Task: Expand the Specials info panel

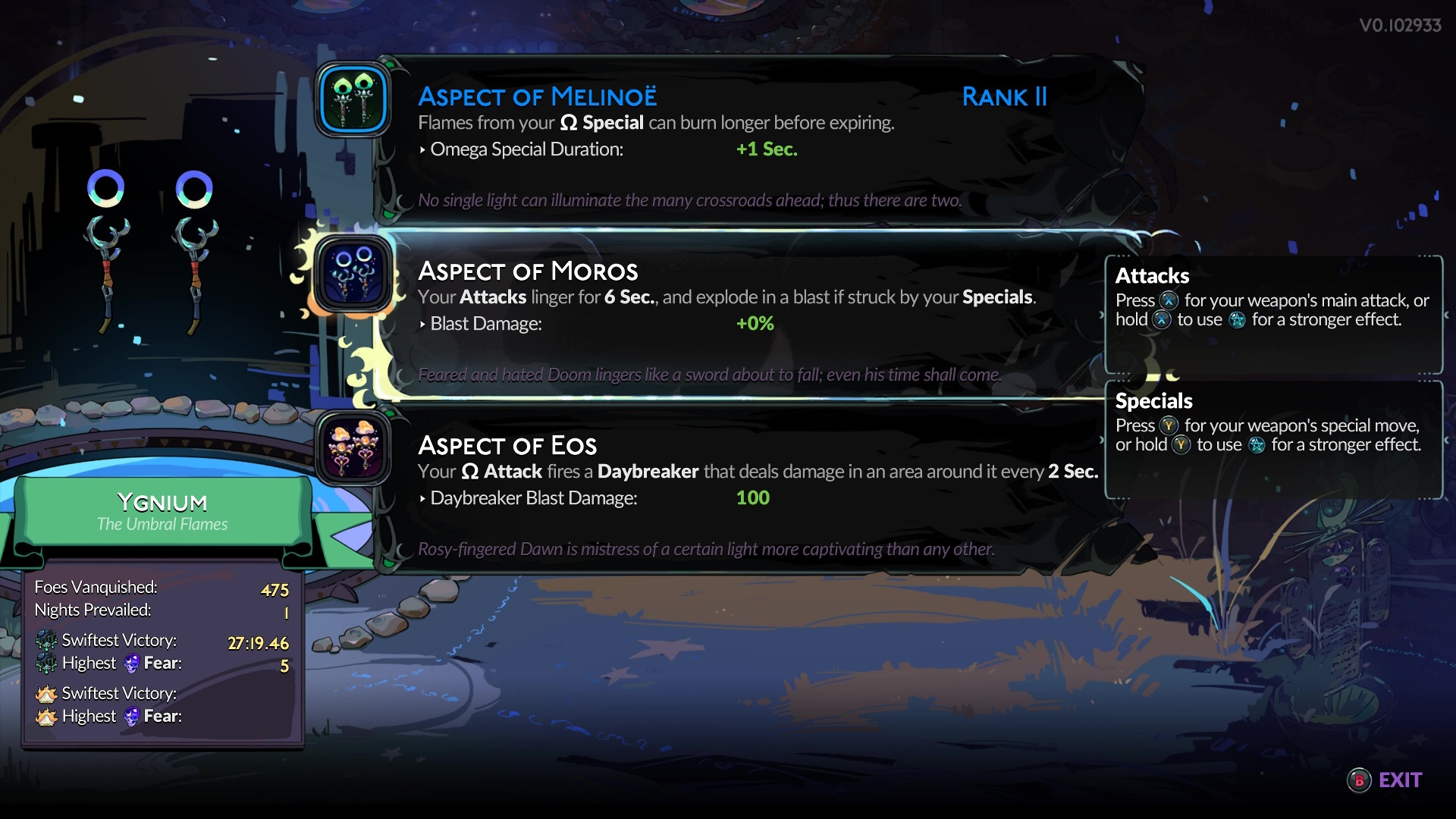Action: (1272, 440)
